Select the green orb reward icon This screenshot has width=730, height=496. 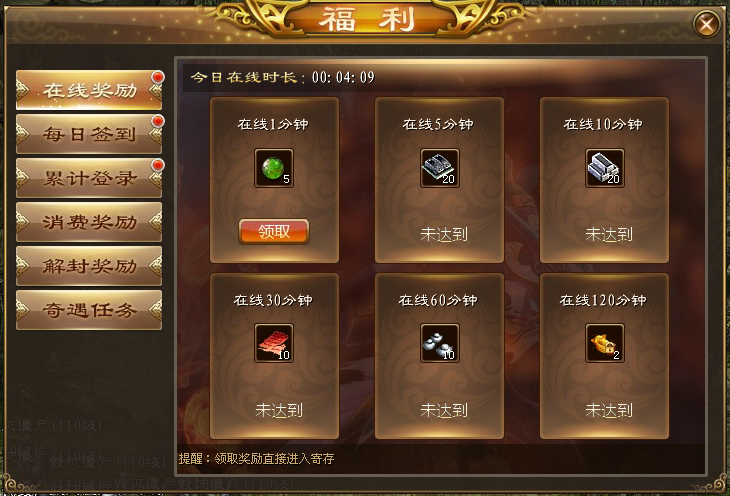tap(274, 169)
